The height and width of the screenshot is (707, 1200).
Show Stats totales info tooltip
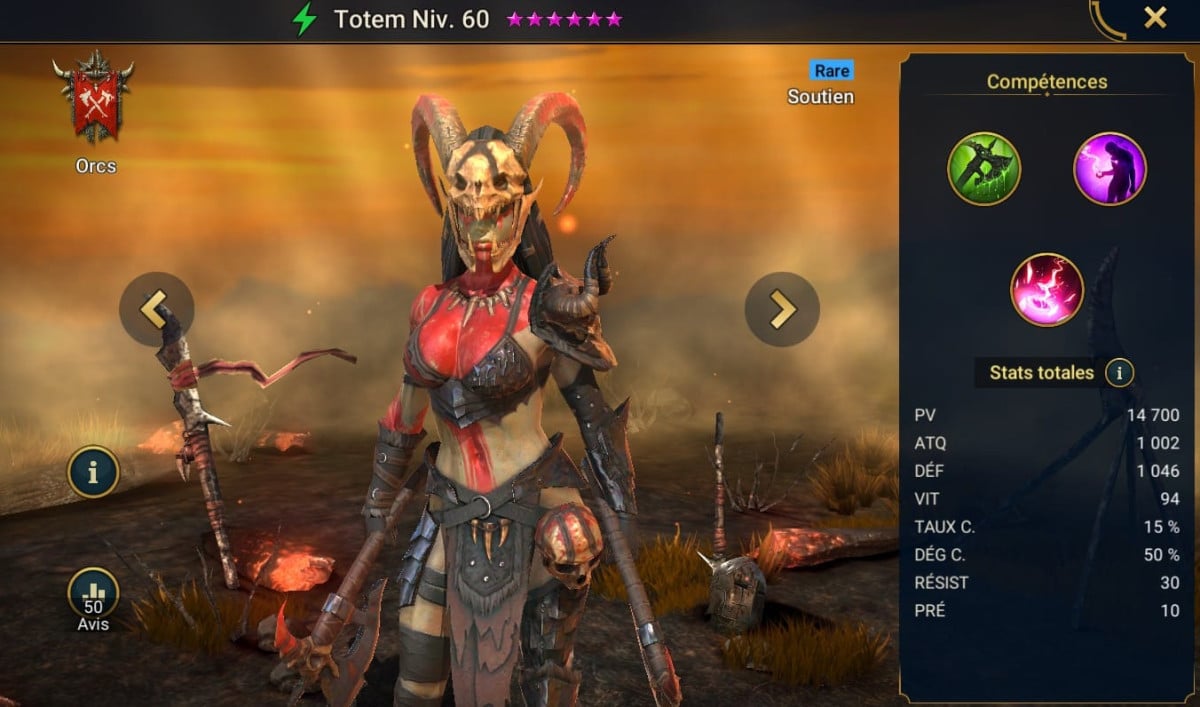tap(1119, 373)
